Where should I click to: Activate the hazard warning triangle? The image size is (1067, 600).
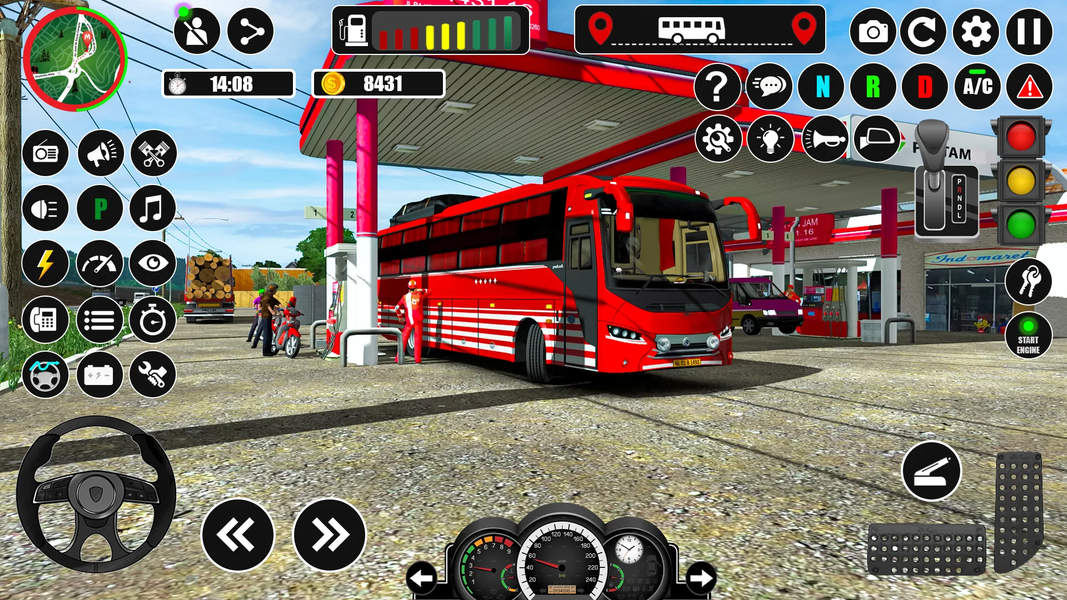[1029, 88]
